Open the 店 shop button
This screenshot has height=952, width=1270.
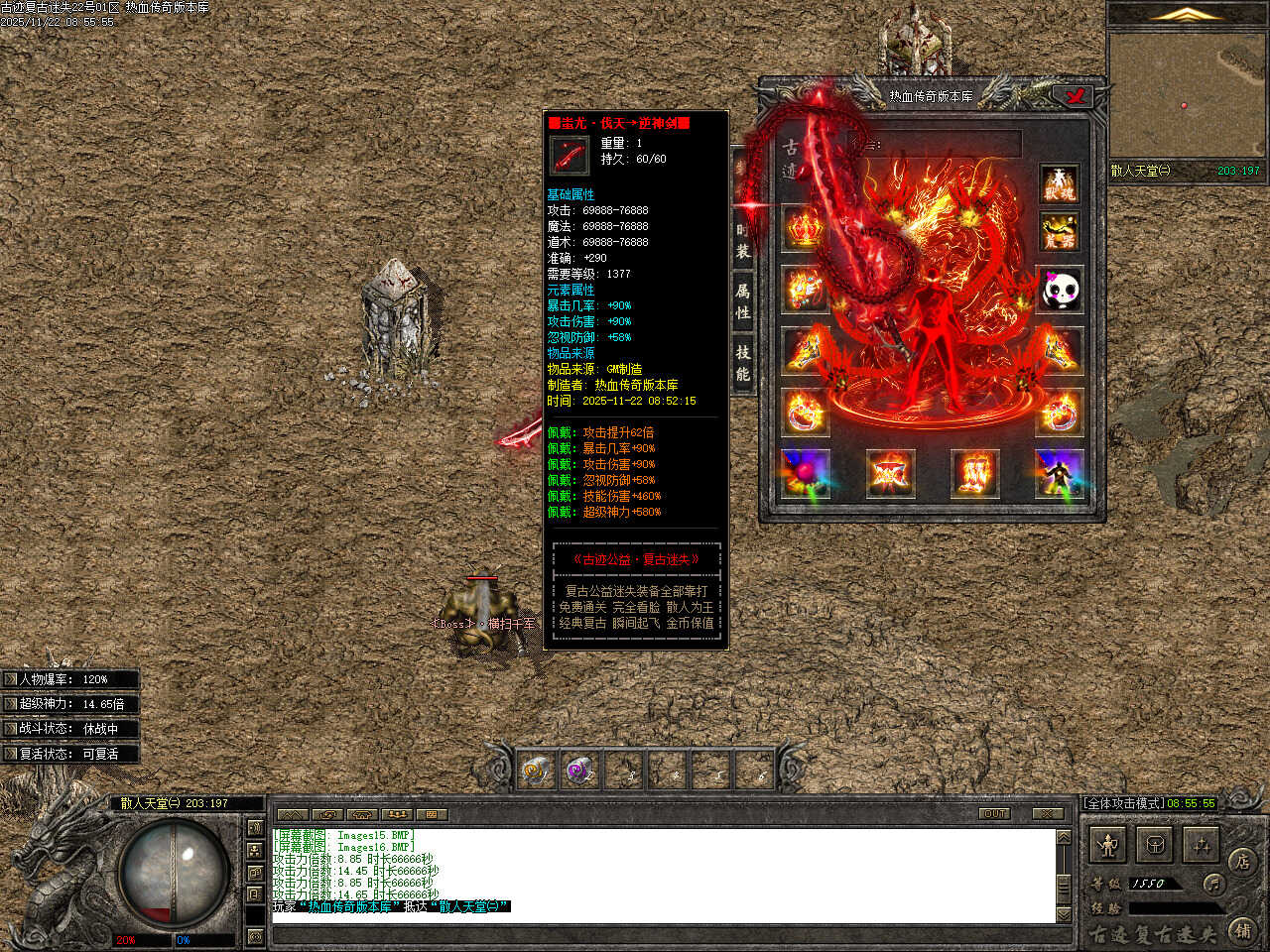(x=1241, y=861)
